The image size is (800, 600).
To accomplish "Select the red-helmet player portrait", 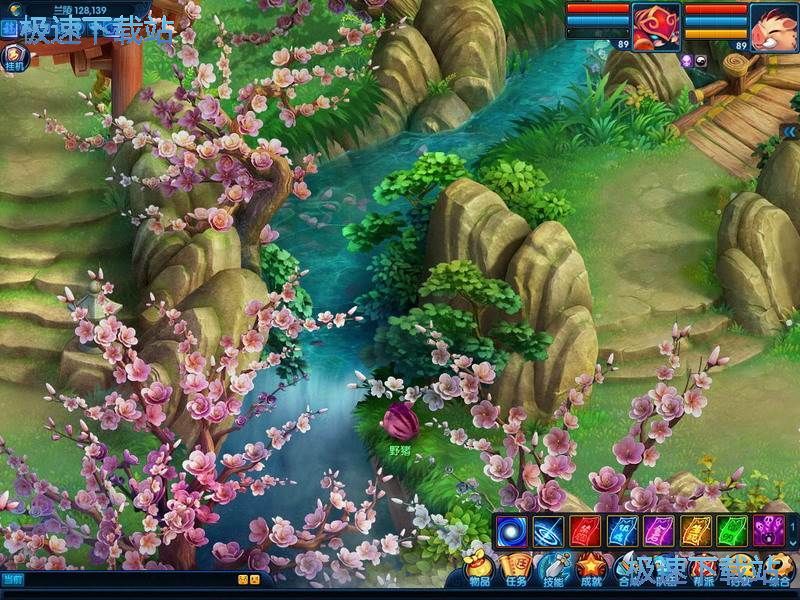I will [x=656, y=25].
